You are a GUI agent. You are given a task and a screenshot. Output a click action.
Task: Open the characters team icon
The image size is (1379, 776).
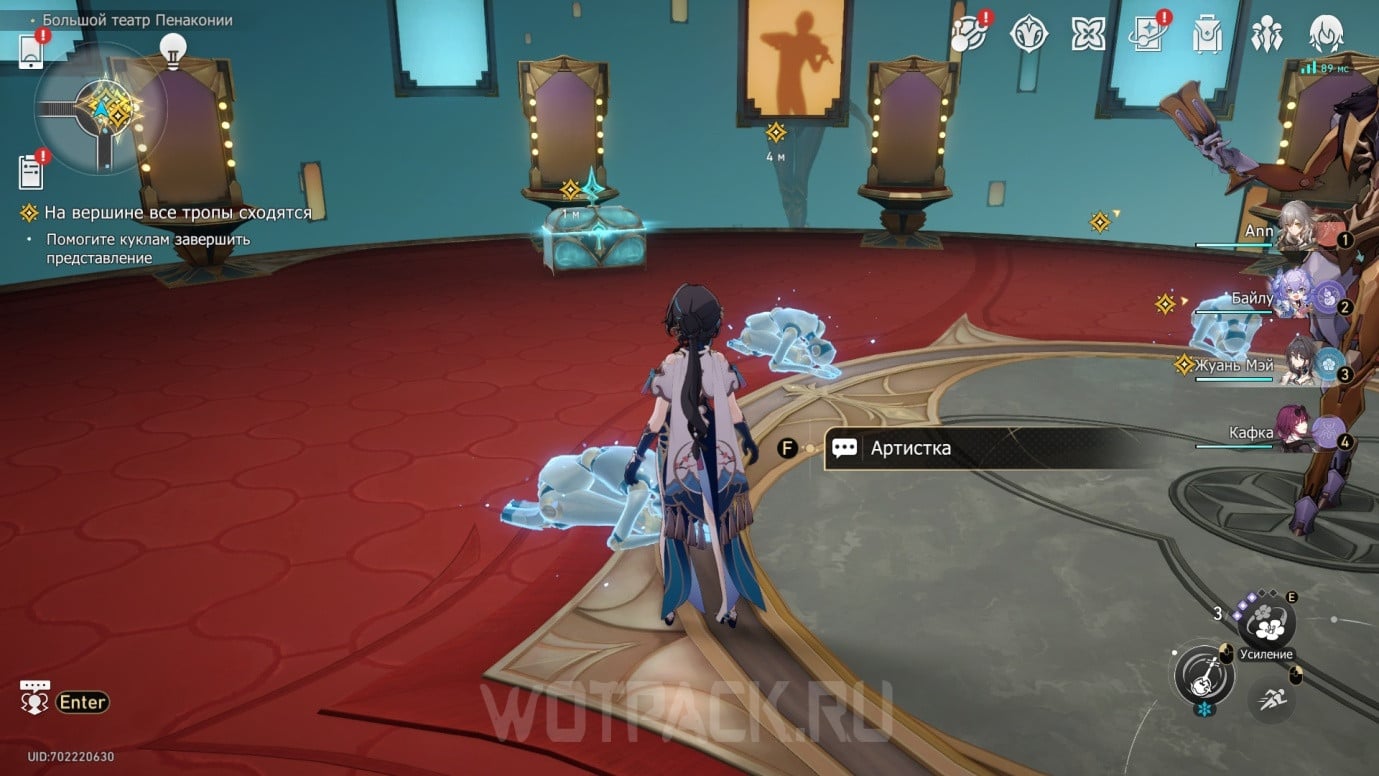(1267, 35)
